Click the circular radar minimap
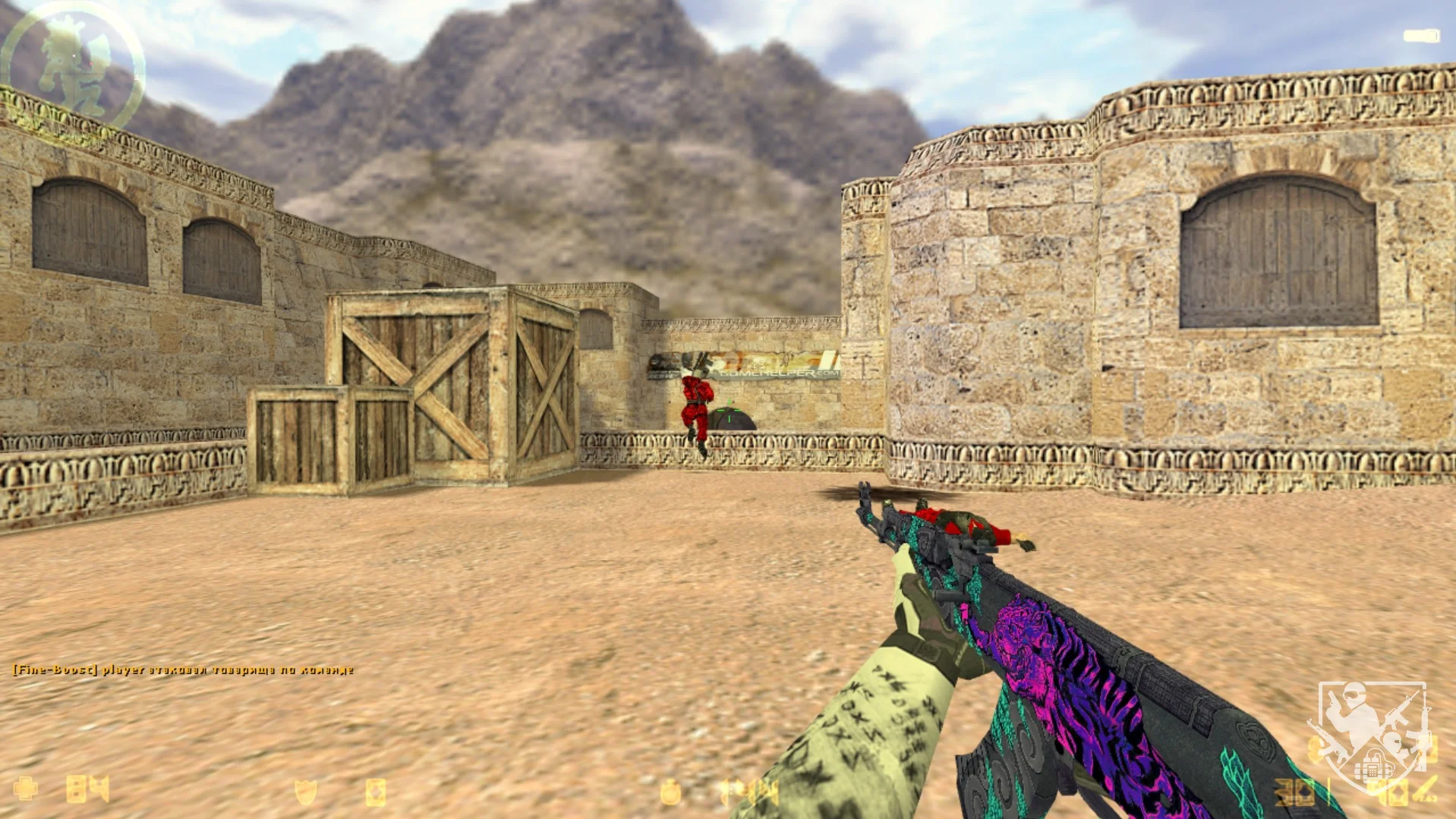 pos(73,65)
